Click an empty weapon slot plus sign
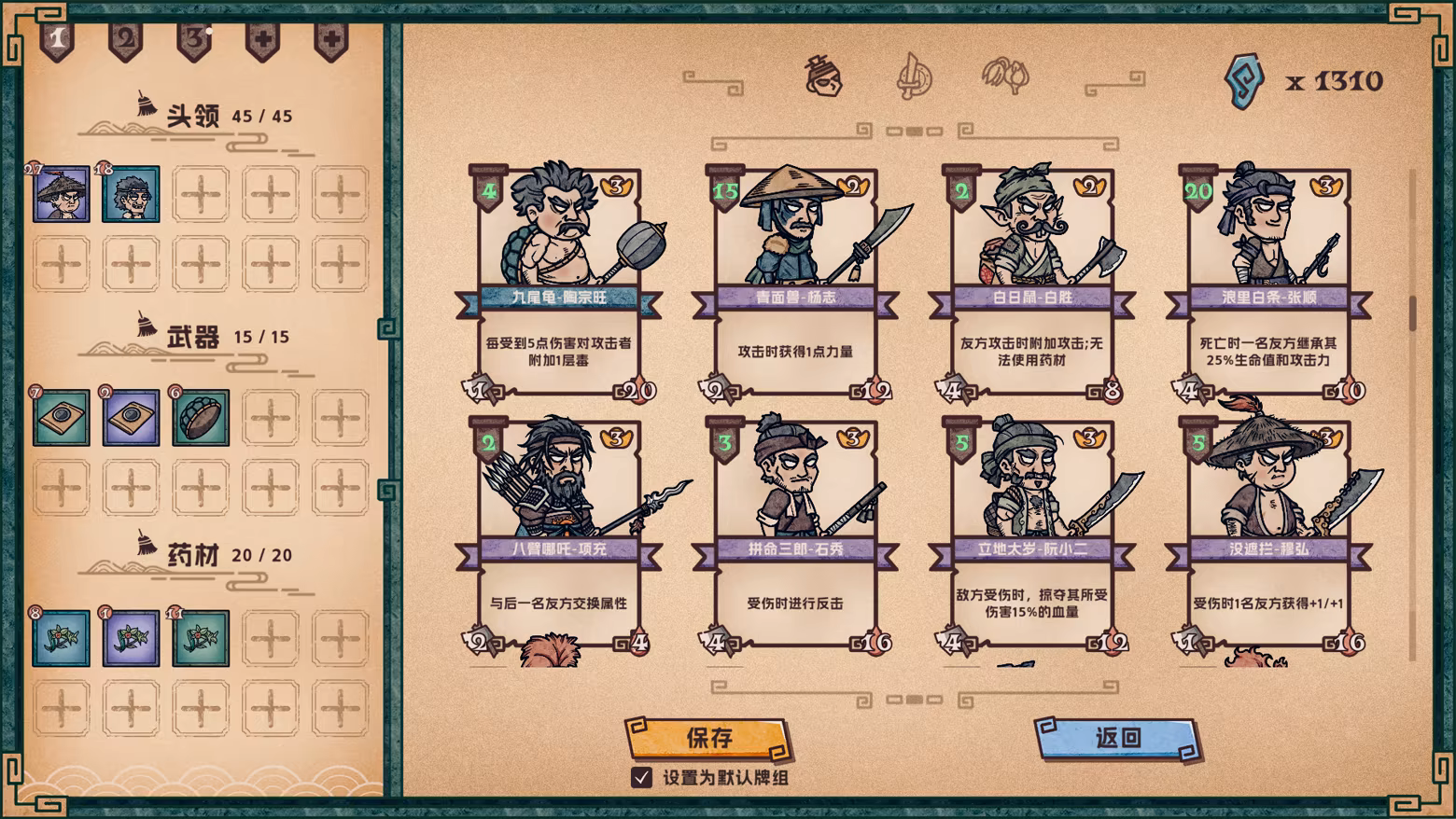 pyautogui.click(x=272, y=418)
